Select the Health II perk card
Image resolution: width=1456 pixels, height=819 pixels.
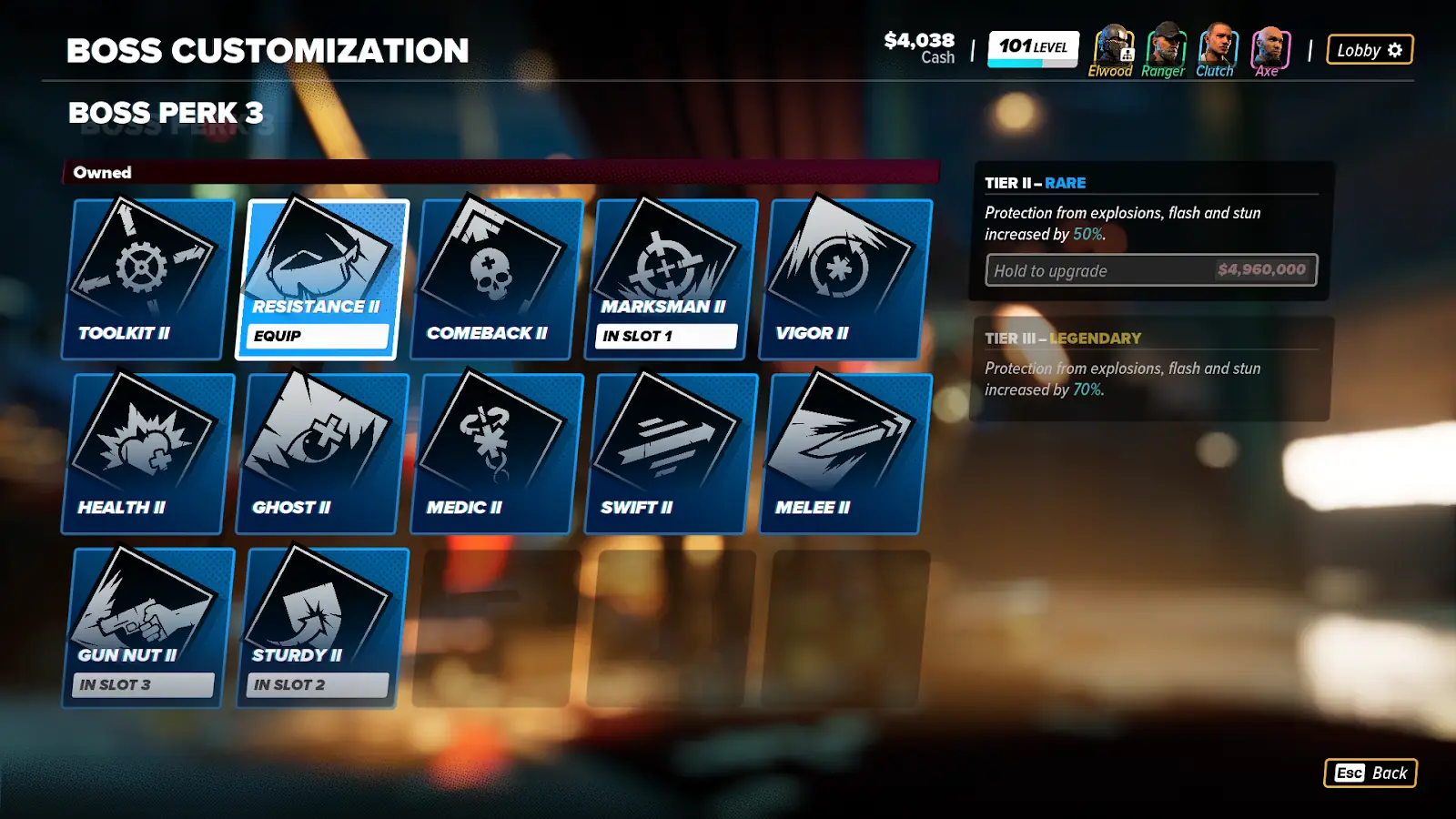(146, 453)
